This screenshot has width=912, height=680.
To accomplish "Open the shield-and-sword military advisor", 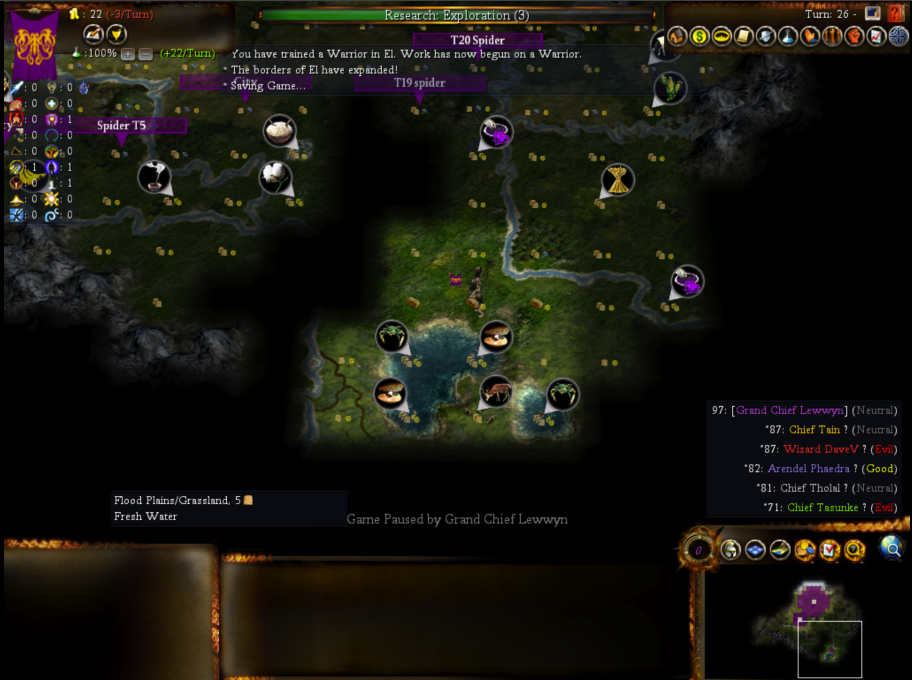I will 765,36.
